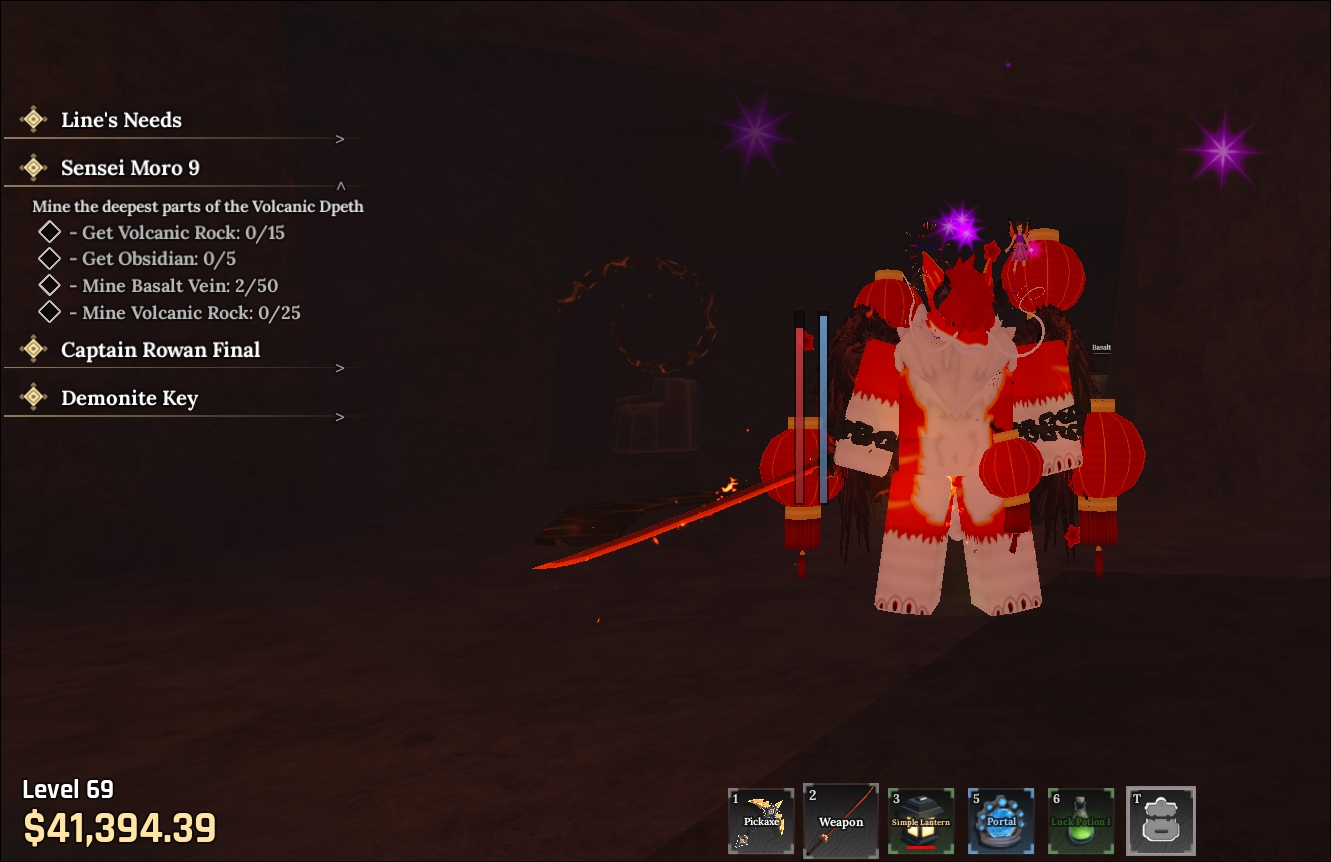The height and width of the screenshot is (862, 1331).
Task: Select the Simple Lantern slot
Action: [x=921, y=821]
